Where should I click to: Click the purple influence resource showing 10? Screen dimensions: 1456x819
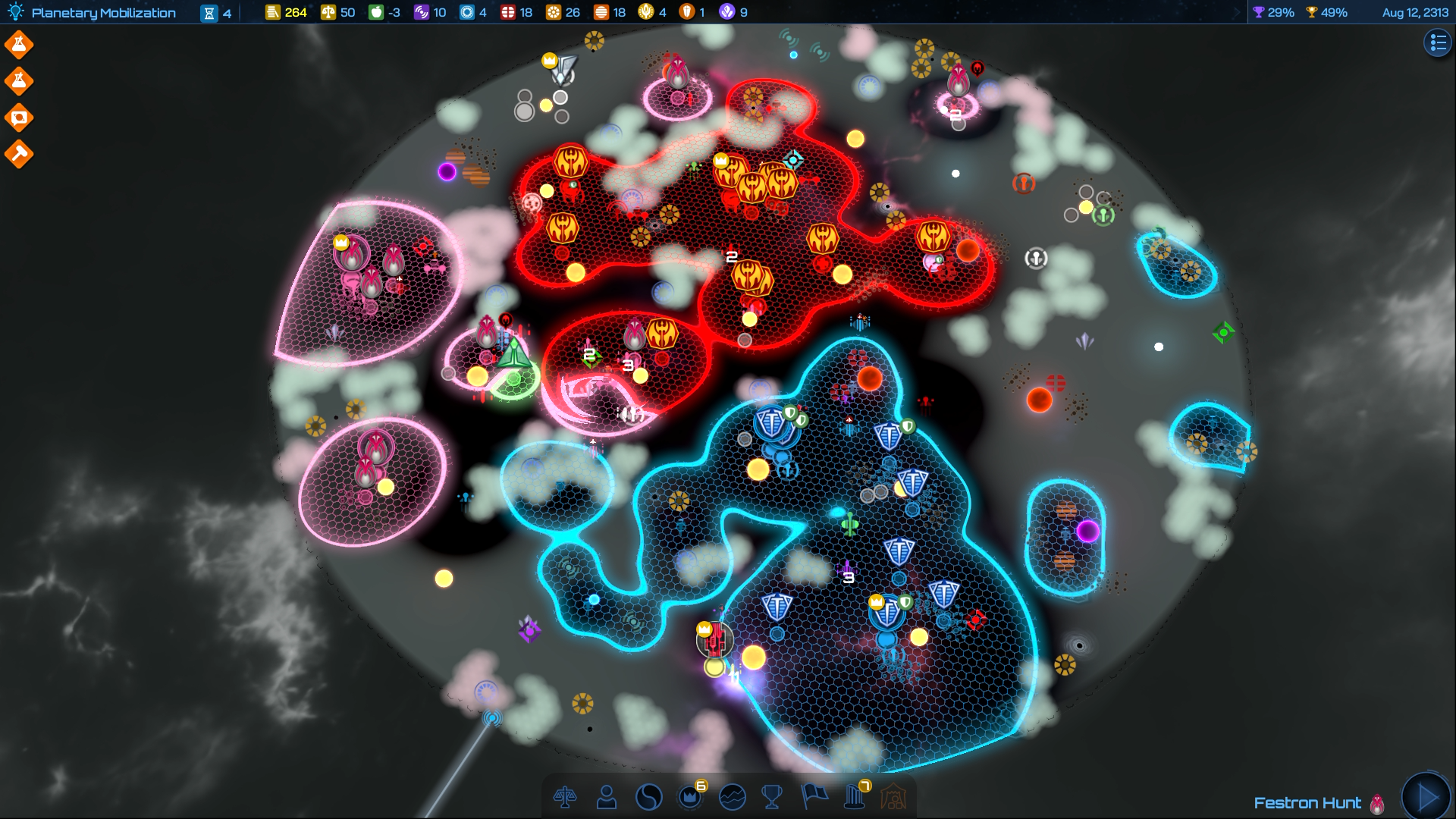428,12
